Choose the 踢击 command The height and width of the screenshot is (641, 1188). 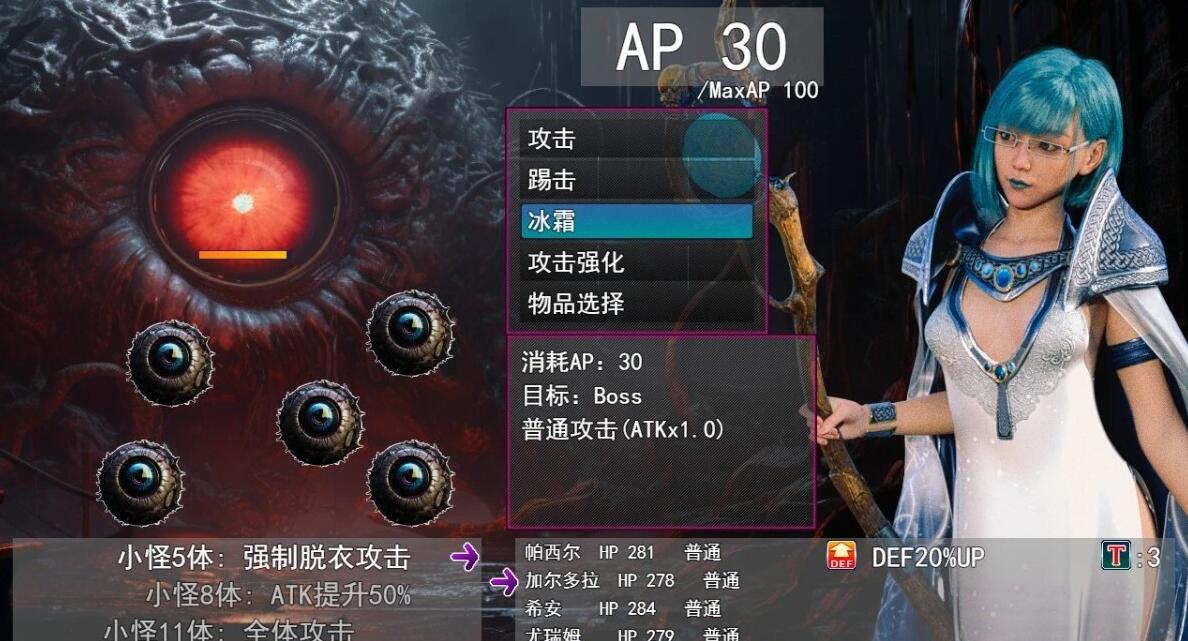click(x=636, y=180)
